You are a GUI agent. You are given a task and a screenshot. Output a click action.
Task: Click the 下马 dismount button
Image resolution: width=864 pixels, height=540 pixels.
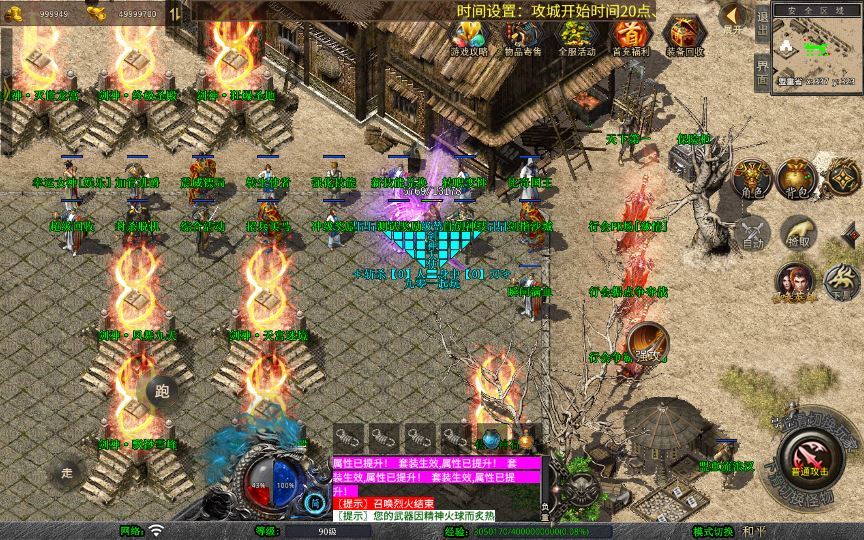(x=841, y=281)
